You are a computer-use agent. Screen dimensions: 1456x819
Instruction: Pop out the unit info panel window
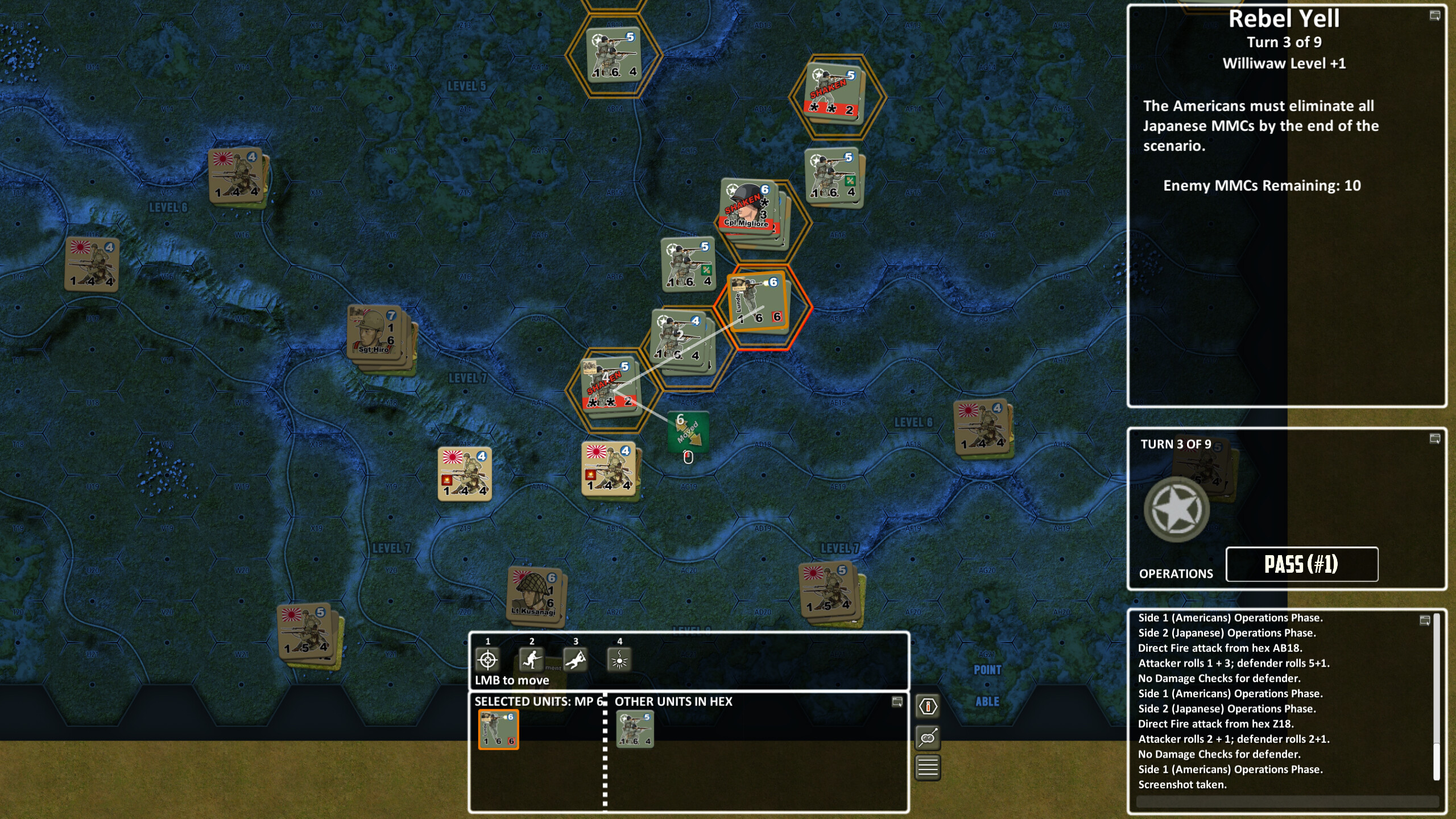896,703
